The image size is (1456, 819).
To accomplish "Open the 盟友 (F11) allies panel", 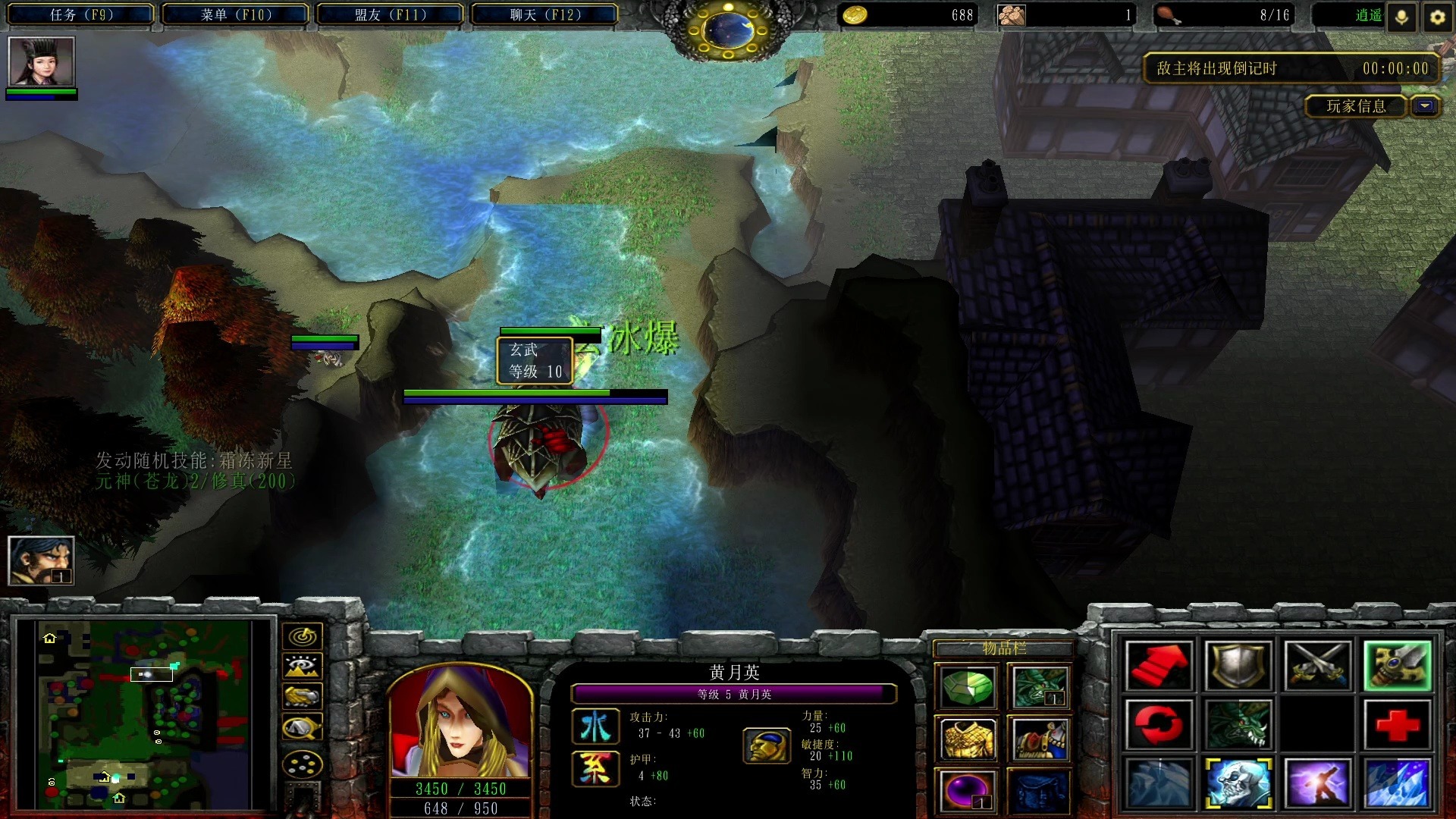I will click(390, 14).
